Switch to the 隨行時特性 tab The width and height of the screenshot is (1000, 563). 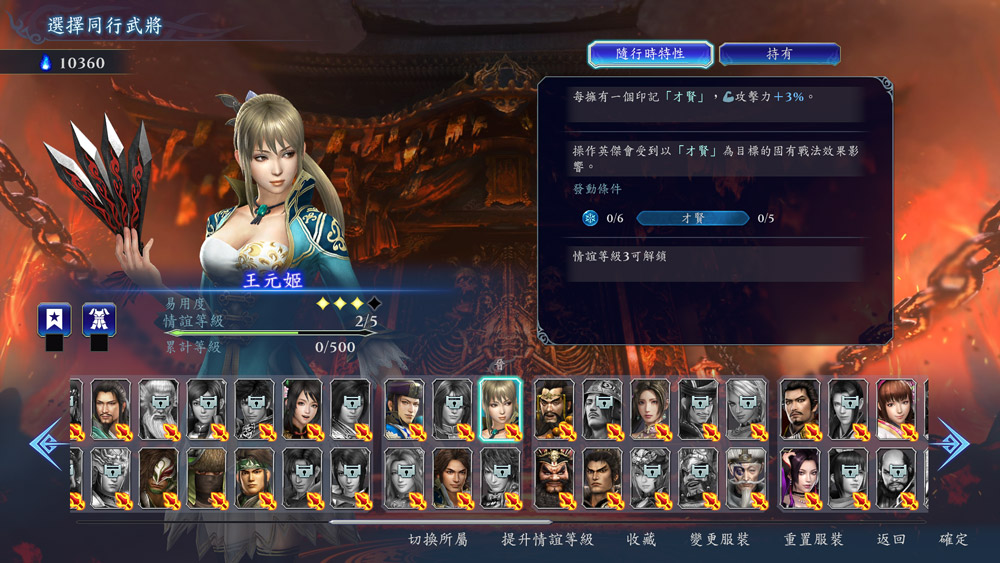(650, 54)
